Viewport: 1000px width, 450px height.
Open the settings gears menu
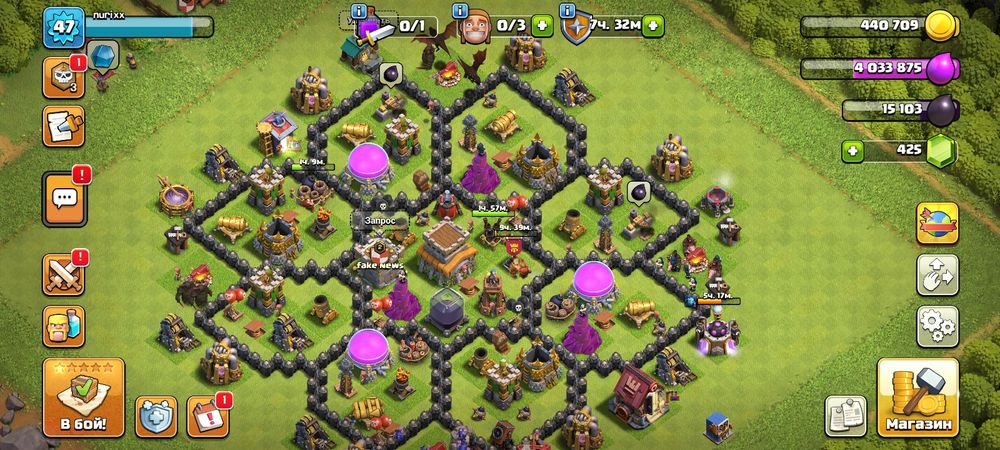[937, 326]
